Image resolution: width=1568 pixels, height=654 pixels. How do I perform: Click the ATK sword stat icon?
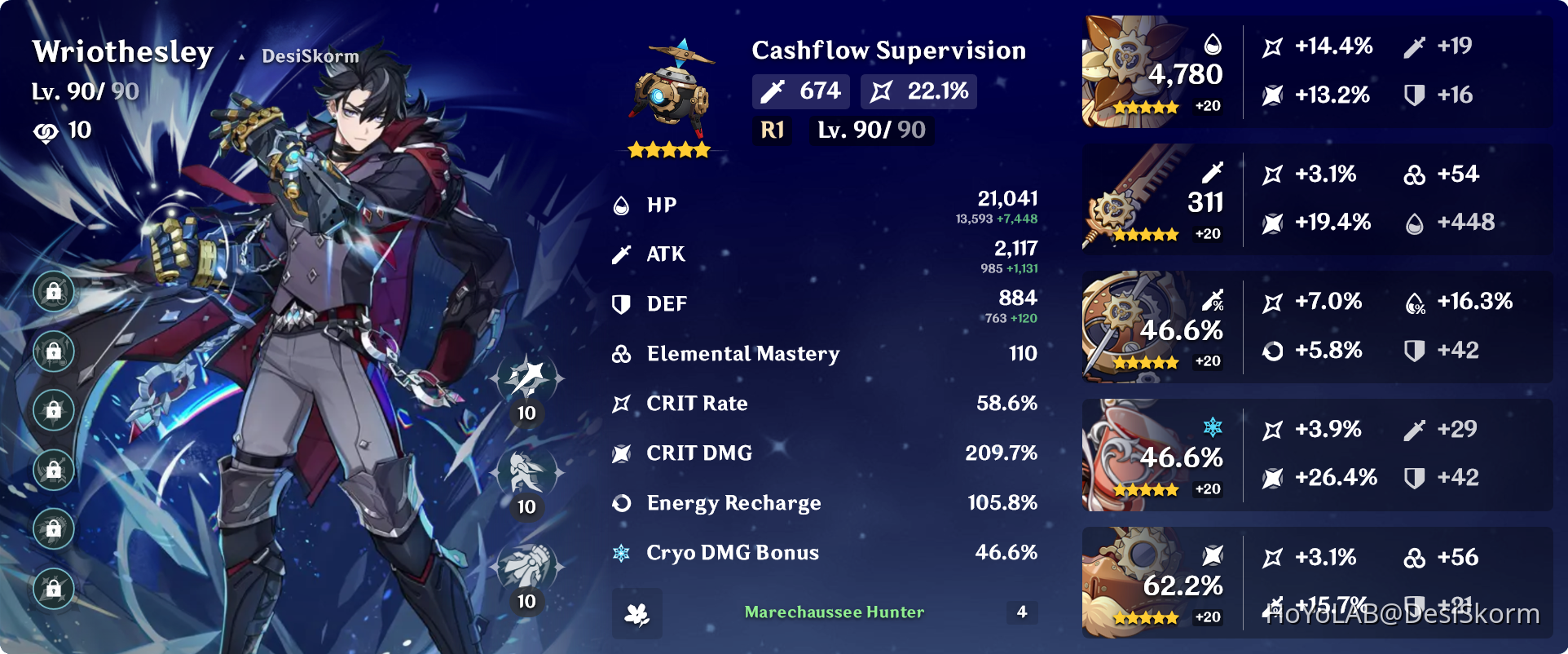[x=622, y=254]
